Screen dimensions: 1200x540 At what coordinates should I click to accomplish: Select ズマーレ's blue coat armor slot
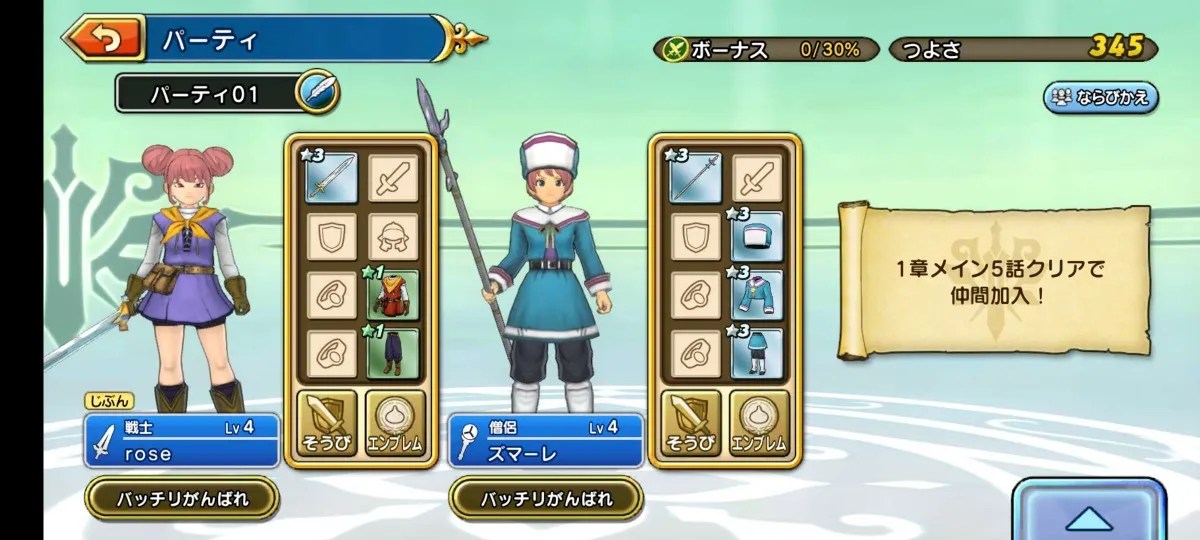756,296
